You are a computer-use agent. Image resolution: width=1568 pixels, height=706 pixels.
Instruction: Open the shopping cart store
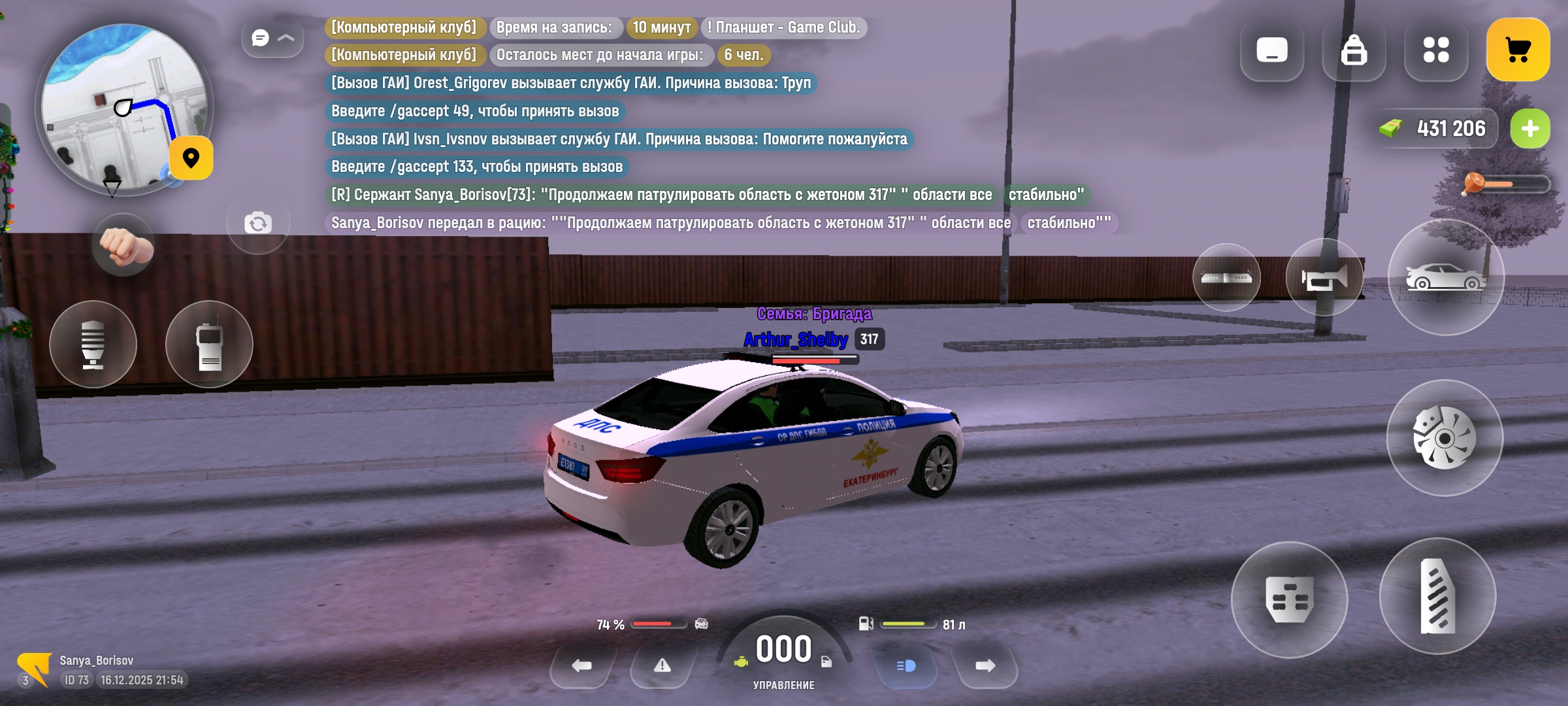(x=1517, y=50)
